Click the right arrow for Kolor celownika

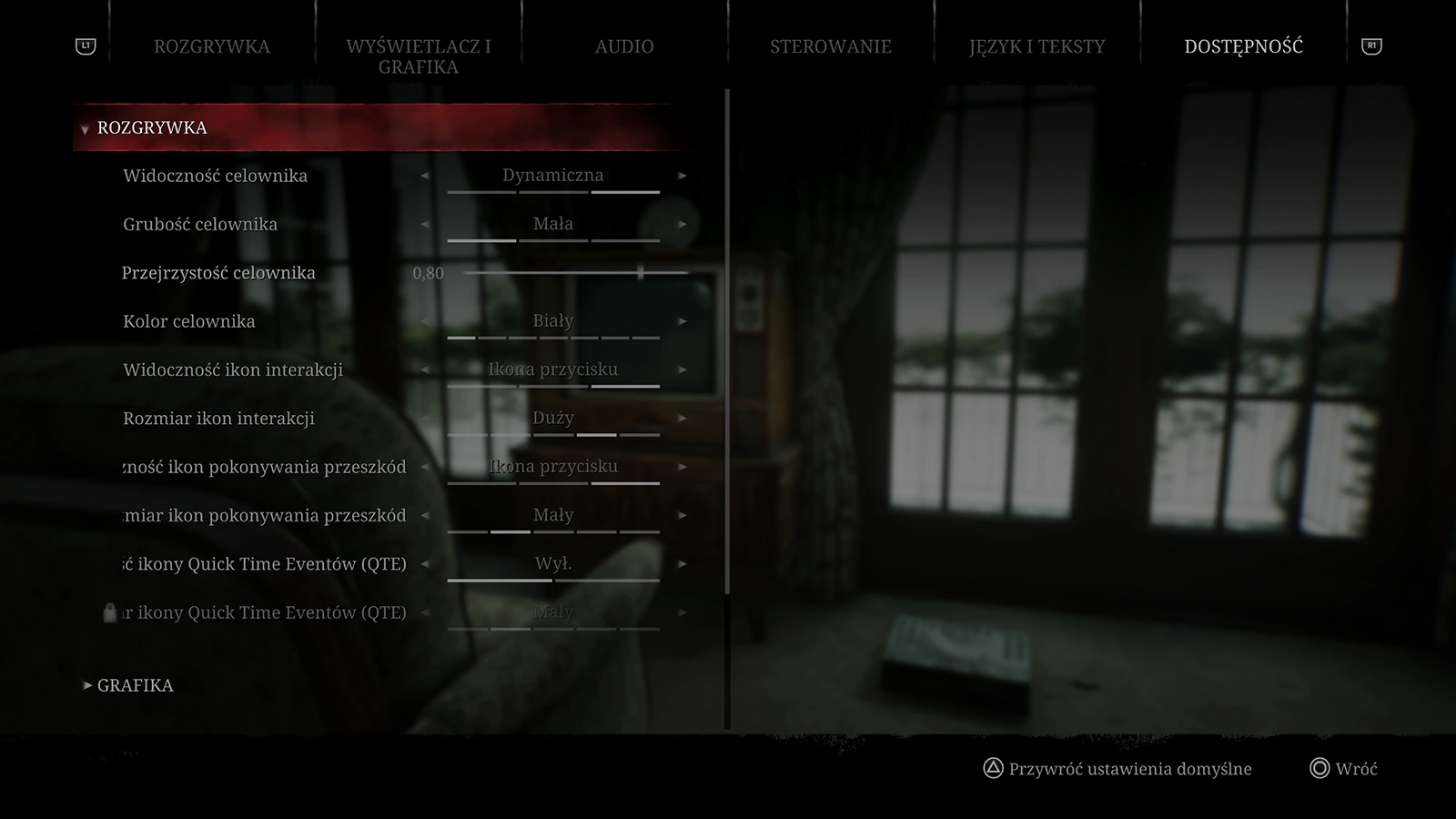click(x=682, y=321)
